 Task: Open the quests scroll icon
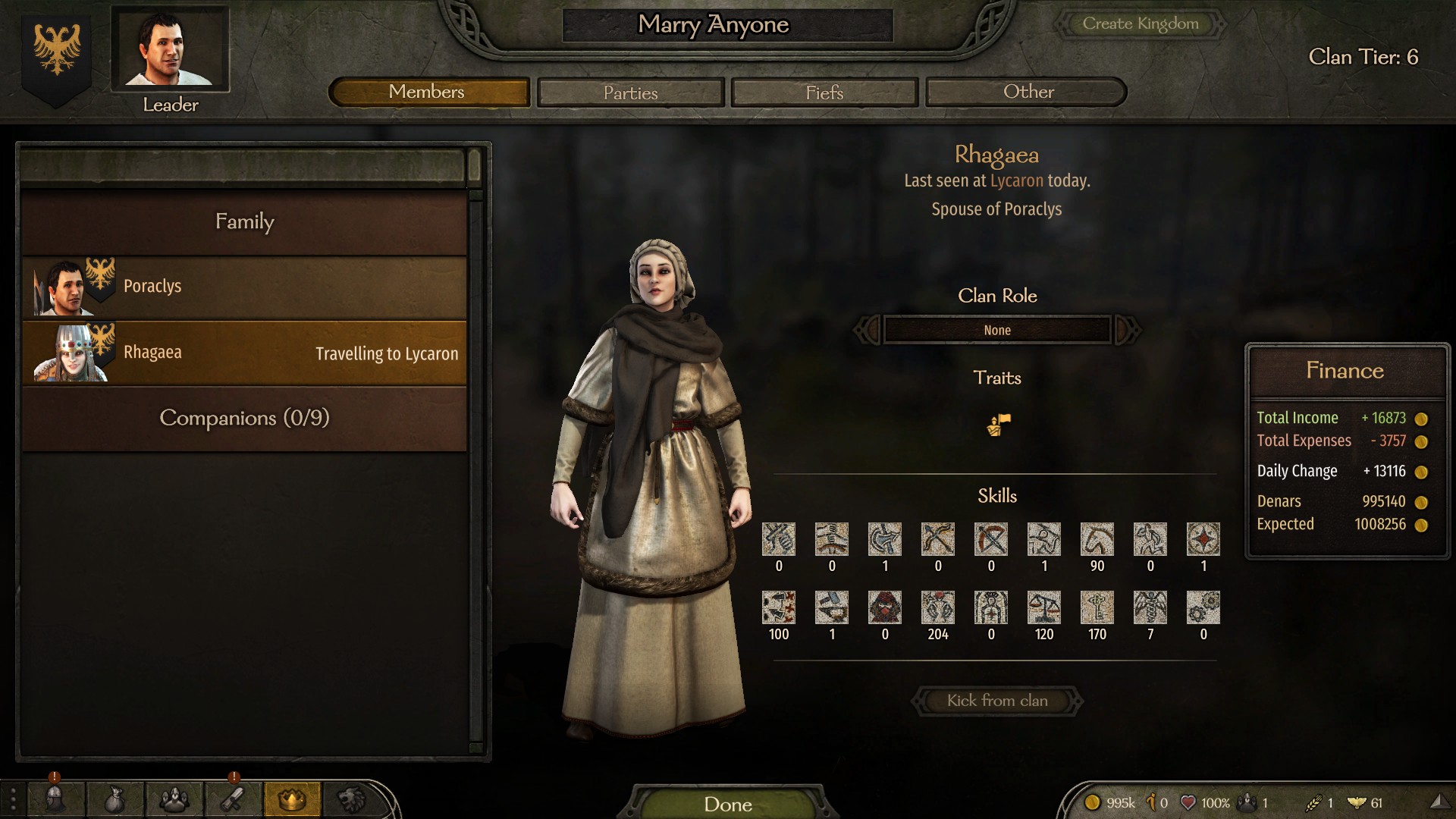coord(233,799)
